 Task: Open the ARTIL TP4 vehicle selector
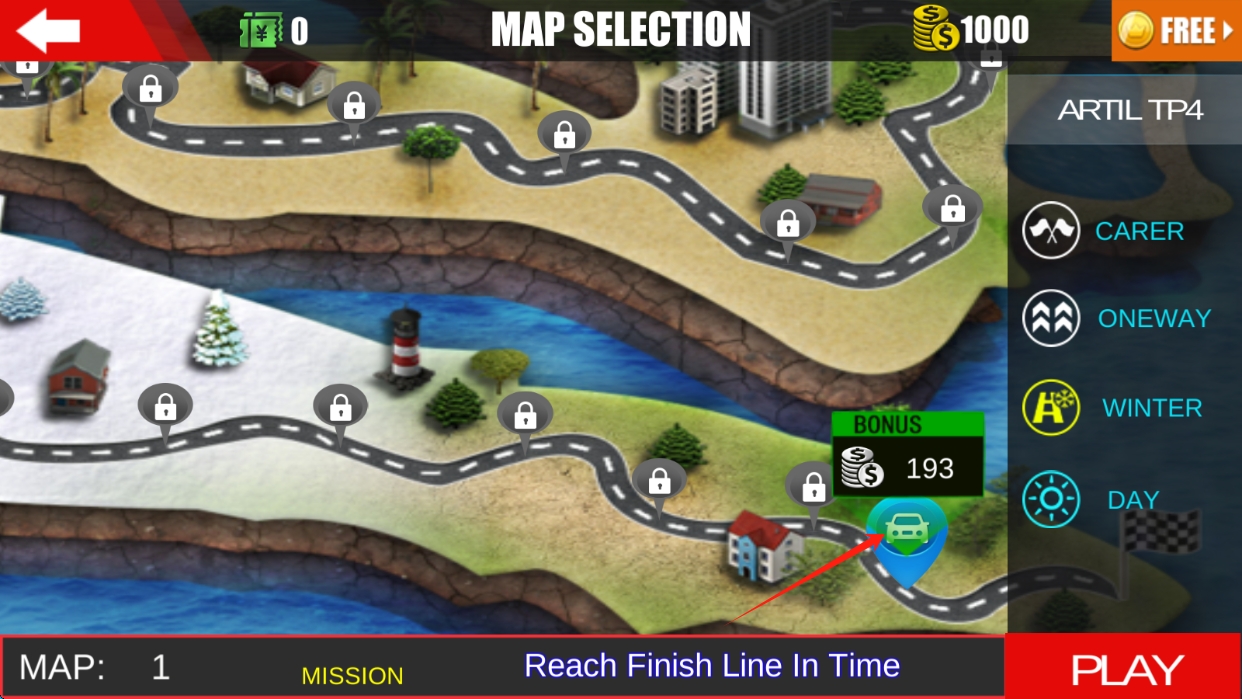(x=1130, y=110)
